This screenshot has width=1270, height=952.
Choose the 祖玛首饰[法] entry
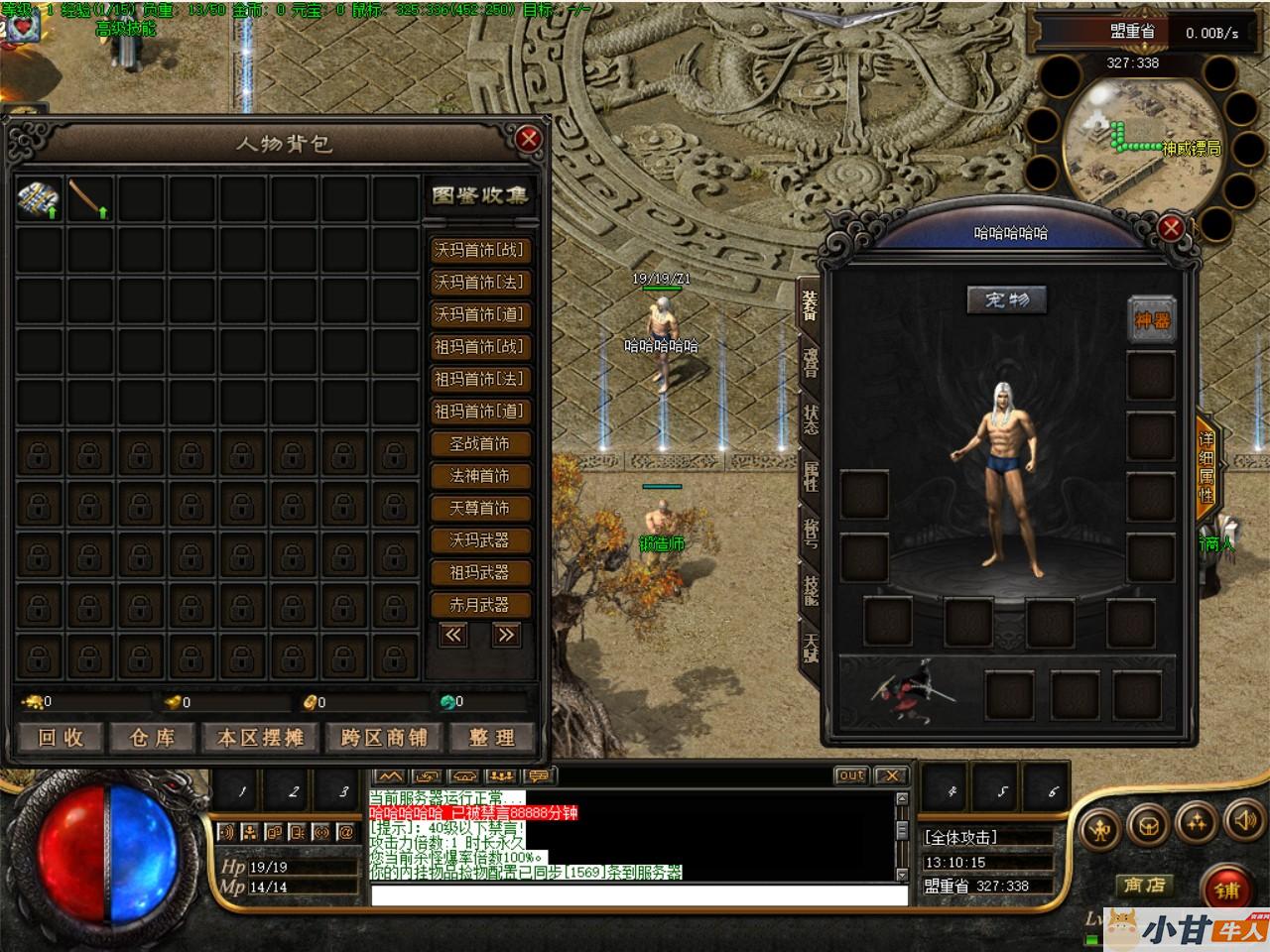click(x=479, y=379)
